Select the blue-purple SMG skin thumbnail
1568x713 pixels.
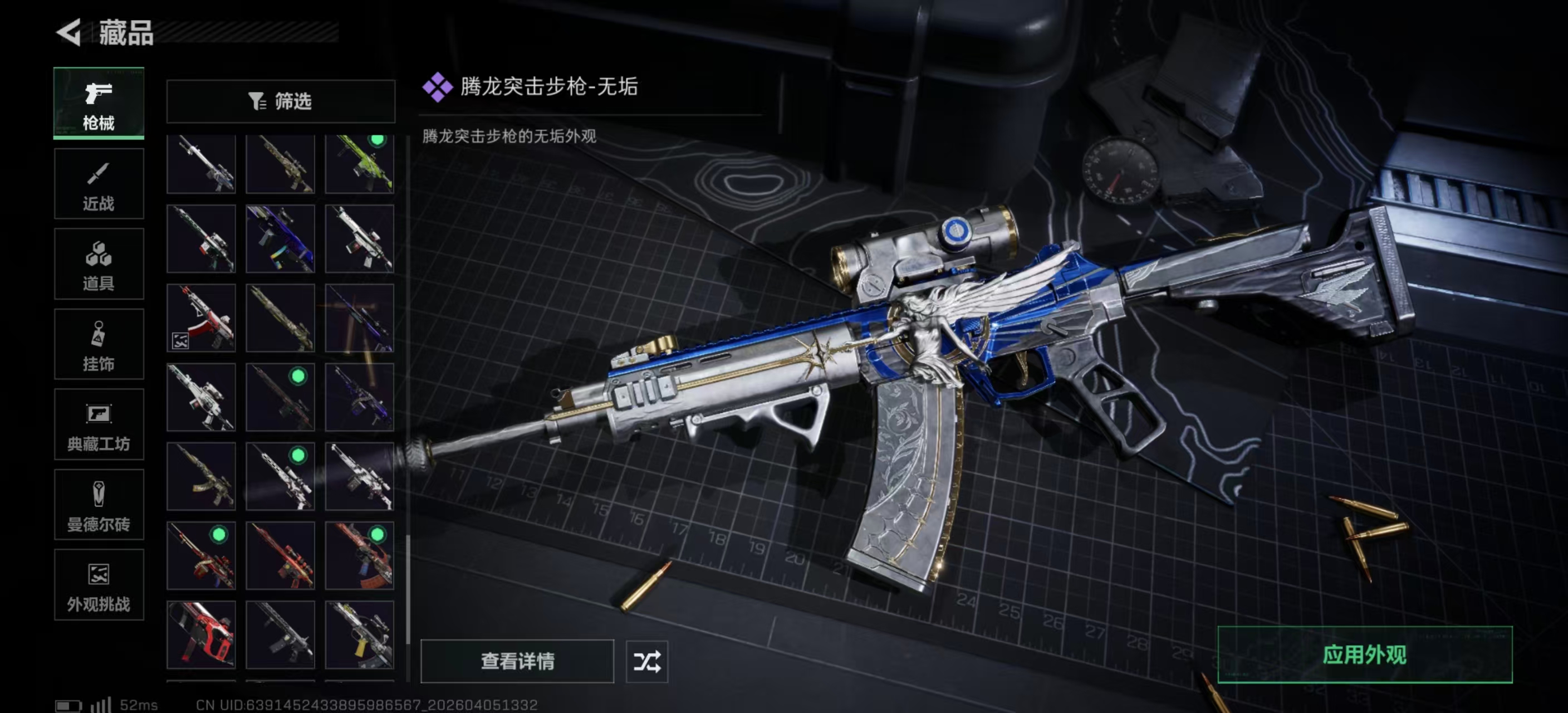280,238
